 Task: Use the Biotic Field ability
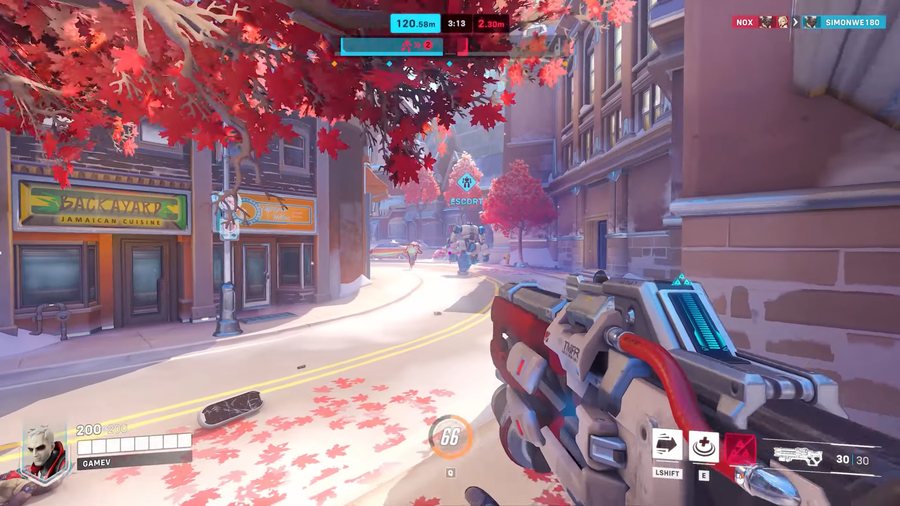coord(704,447)
